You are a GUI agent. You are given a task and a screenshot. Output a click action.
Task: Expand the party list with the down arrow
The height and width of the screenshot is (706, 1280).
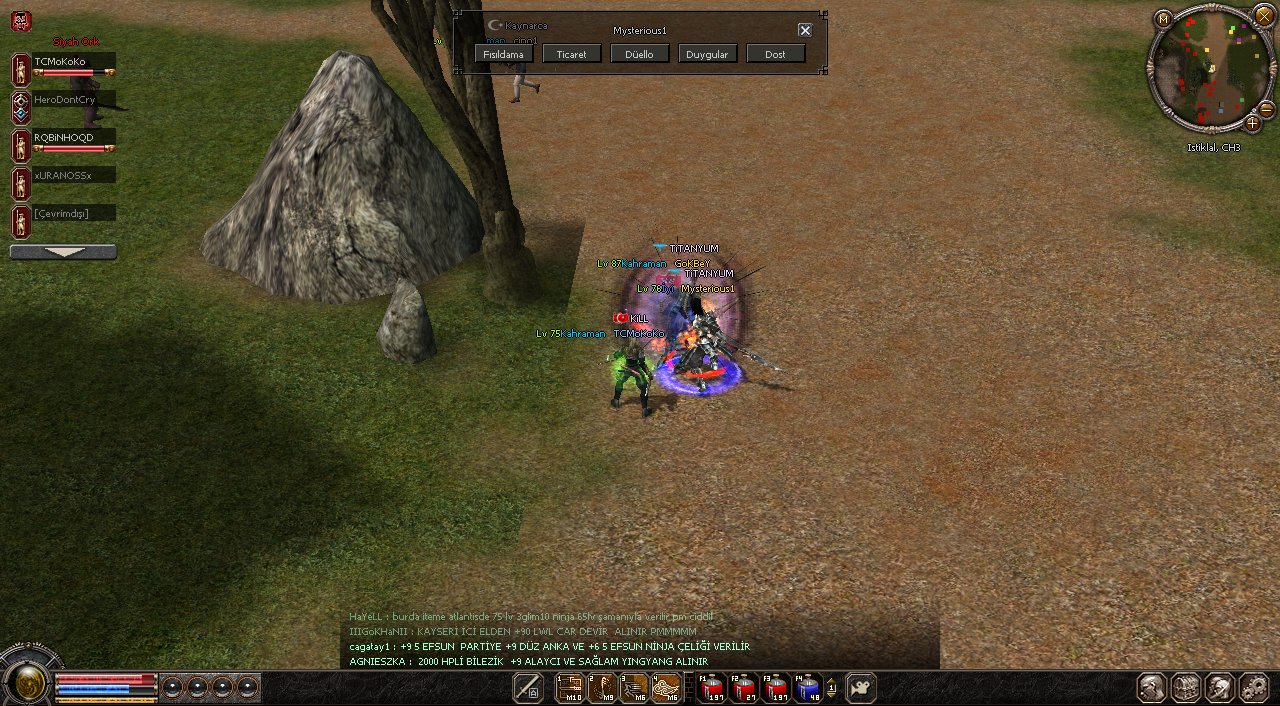click(63, 252)
